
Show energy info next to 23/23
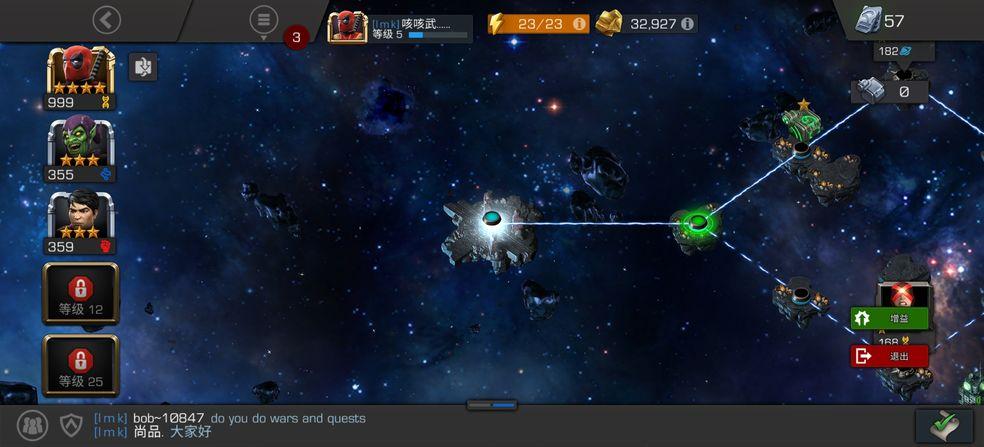(x=579, y=23)
